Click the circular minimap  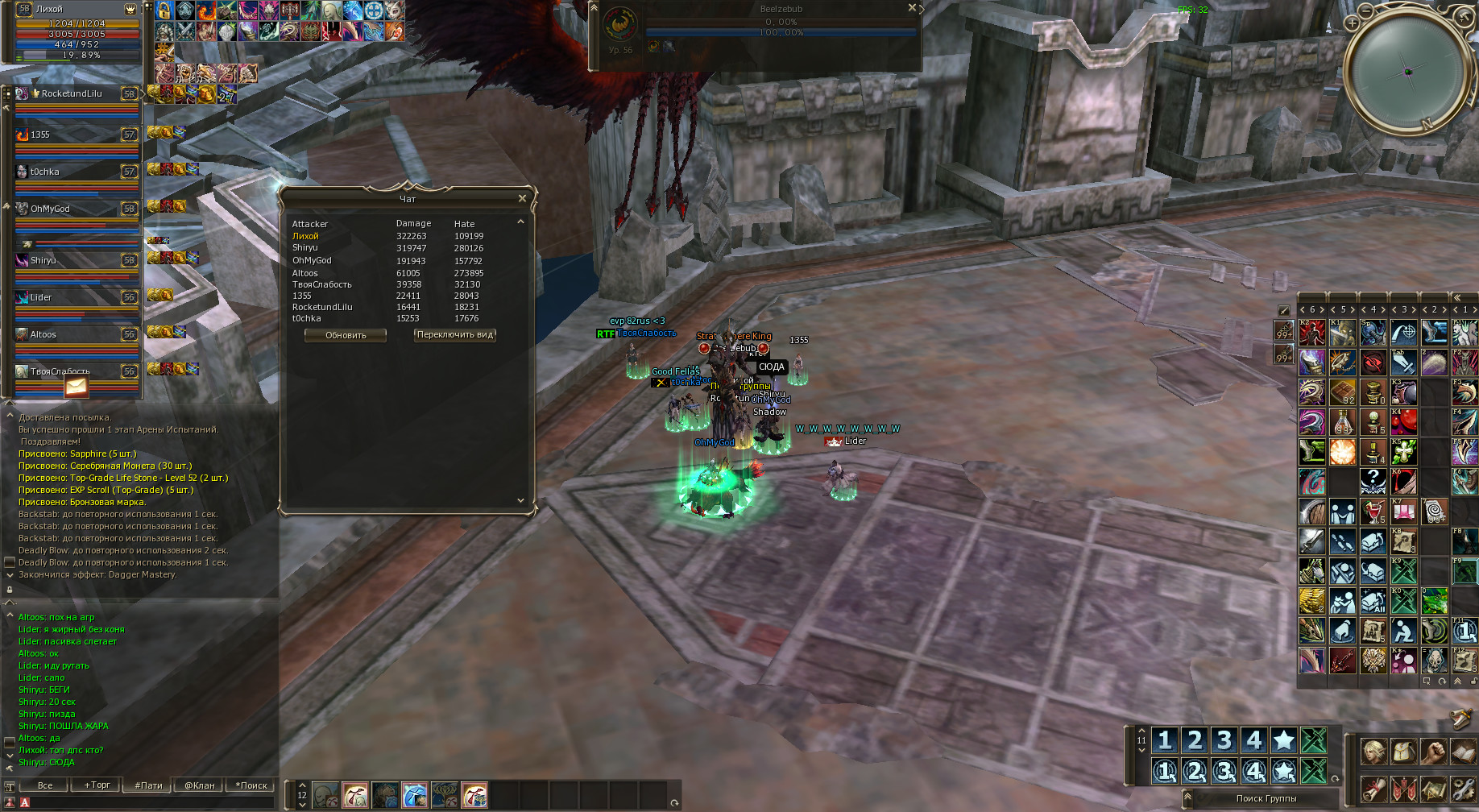(1407, 72)
